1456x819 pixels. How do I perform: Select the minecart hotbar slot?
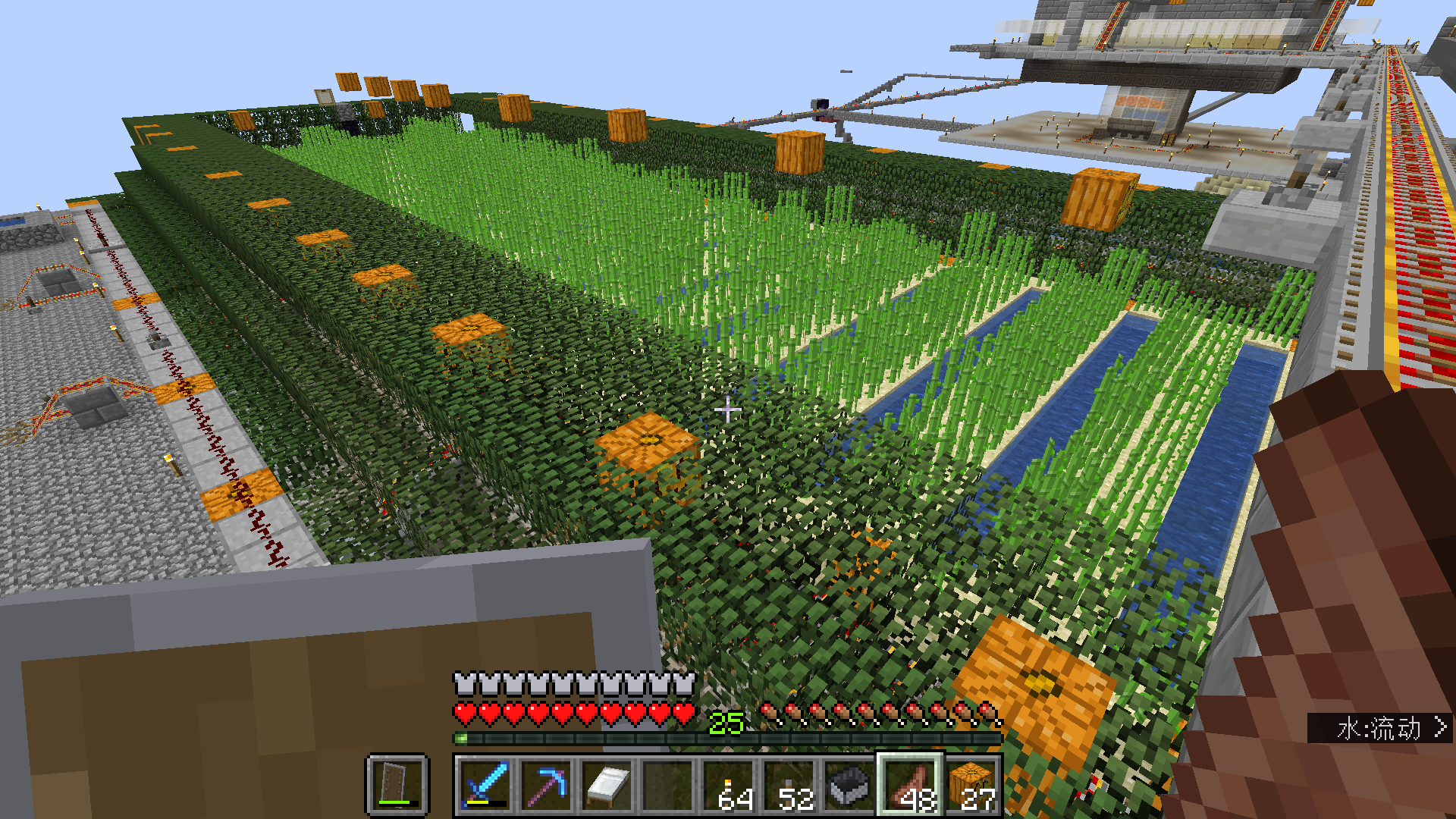849,786
